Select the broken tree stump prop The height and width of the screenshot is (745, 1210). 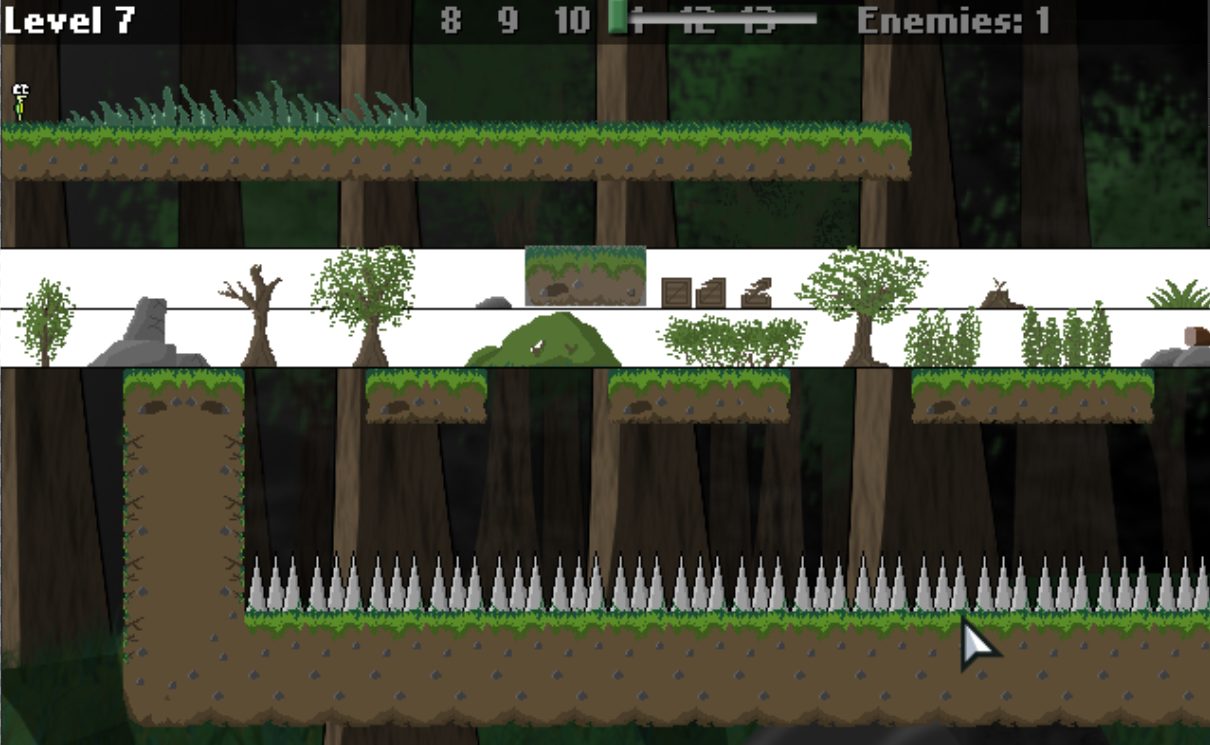pyautogui.click(x=999, y=294)
